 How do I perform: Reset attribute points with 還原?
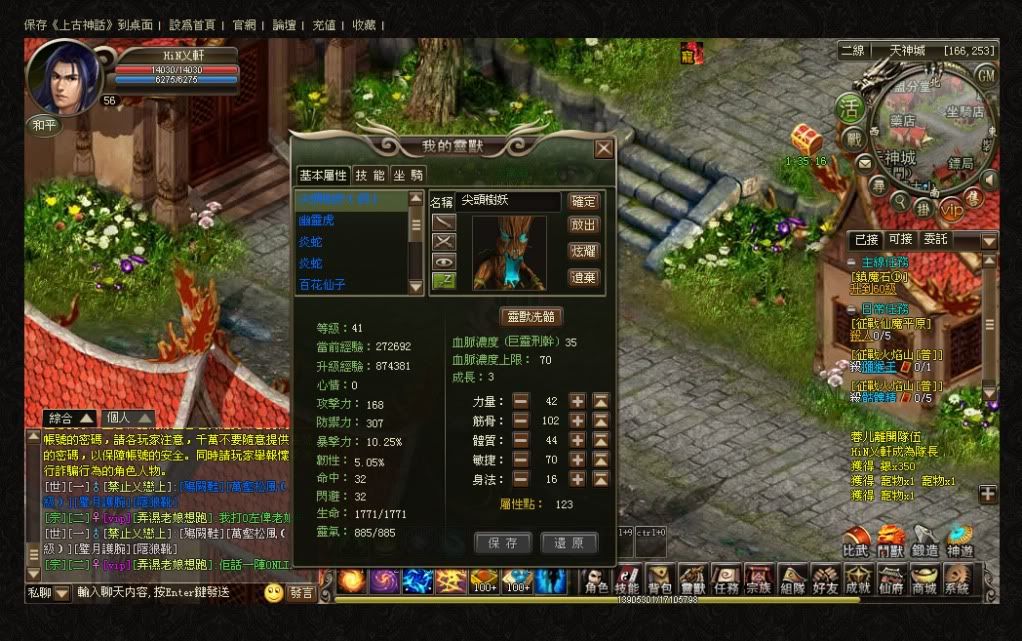tap(569, 543)
